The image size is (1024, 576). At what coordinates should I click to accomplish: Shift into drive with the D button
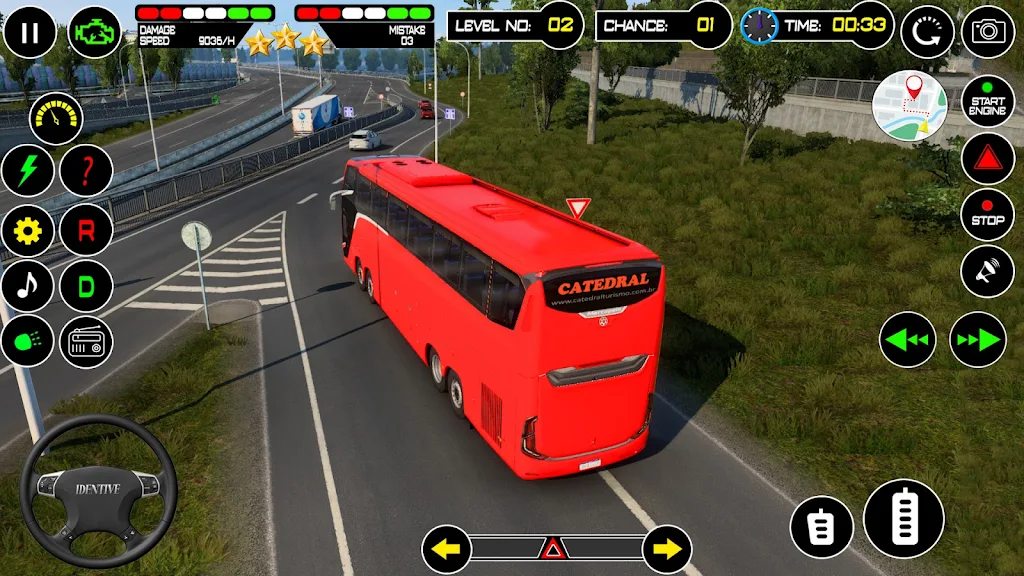click(86, 286)
